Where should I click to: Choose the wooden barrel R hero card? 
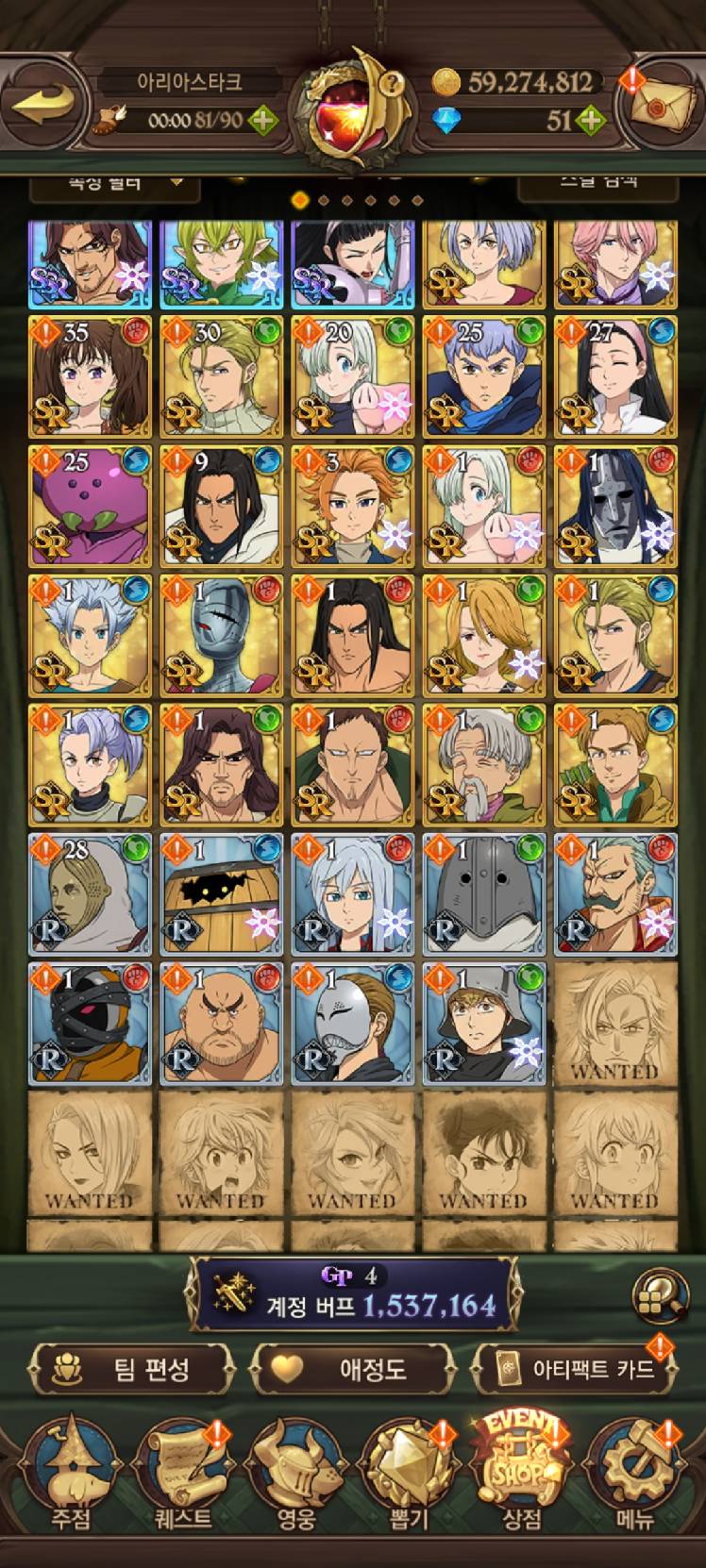point(221,892)
